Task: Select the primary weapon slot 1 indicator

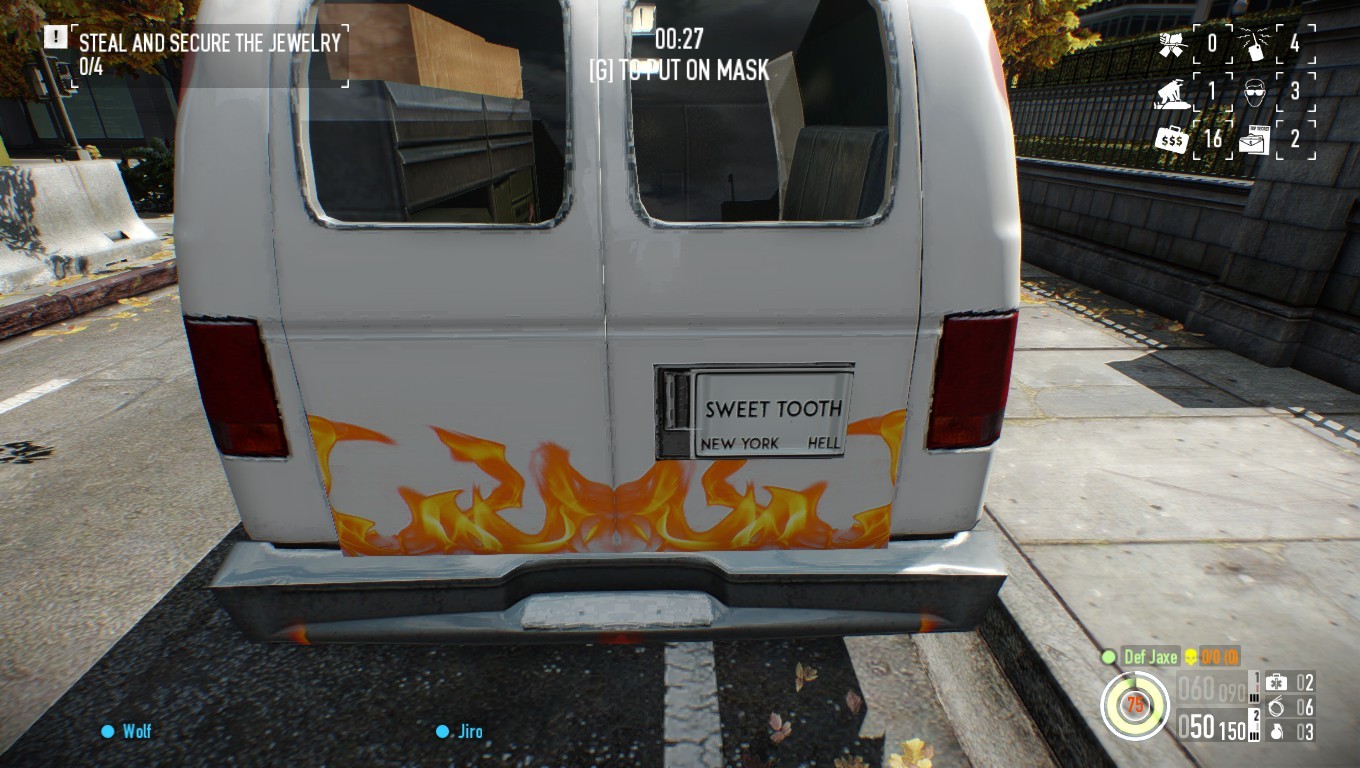Action: (x=1257, y=677)
